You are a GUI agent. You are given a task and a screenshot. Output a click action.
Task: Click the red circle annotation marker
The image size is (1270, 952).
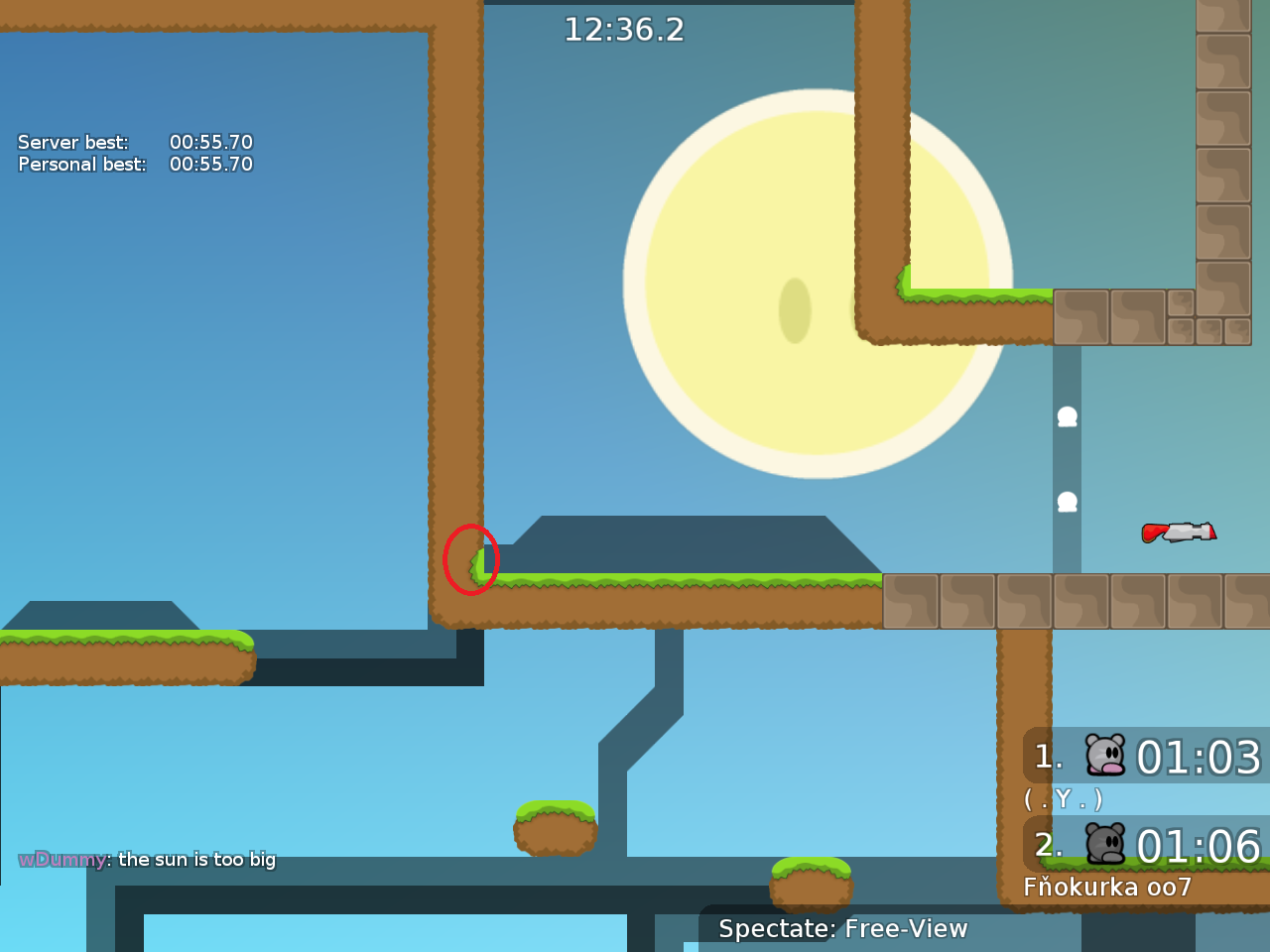tap(471, 559)
